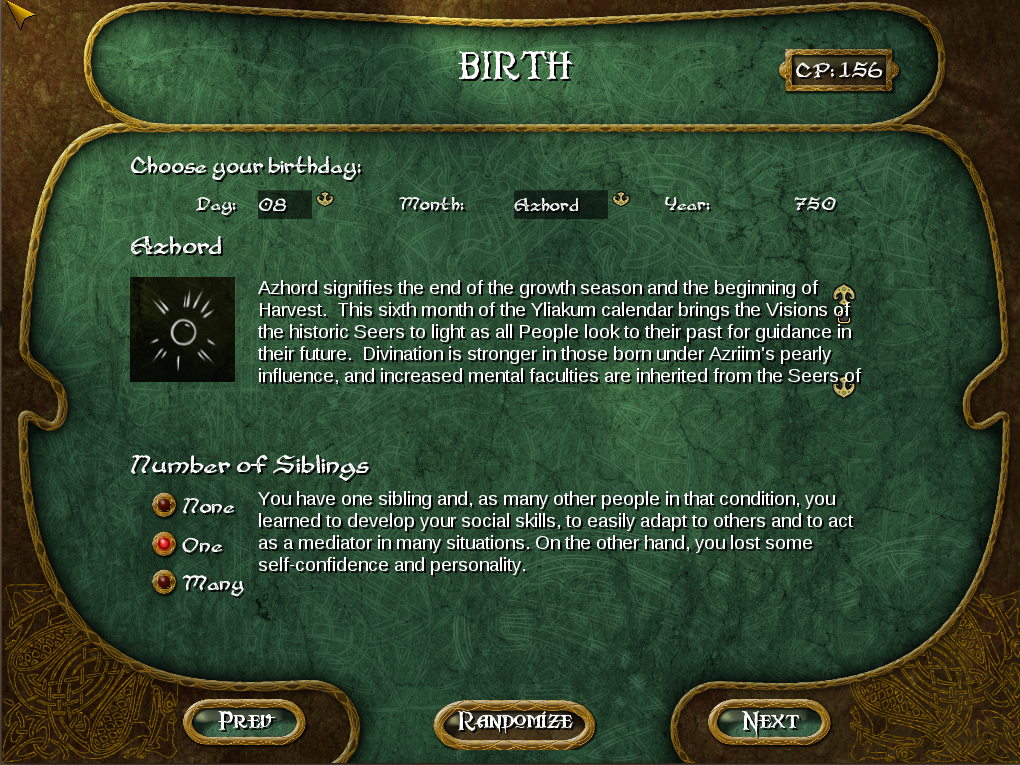1020x765 pixels.
Task: Proceed with the Next button
Action: pyautogui.click(x=769, y=722)
